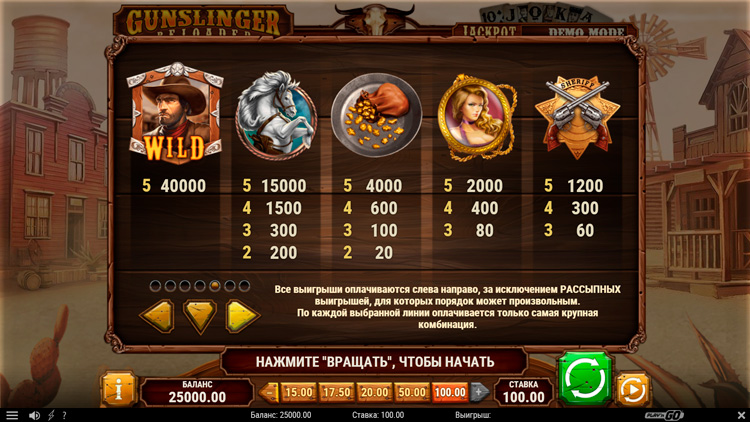Increase bet with the plus button

479,392
